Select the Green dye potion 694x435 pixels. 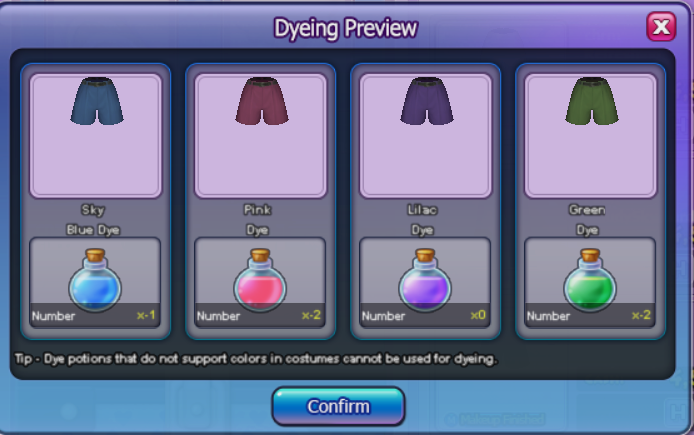(590, 282)
